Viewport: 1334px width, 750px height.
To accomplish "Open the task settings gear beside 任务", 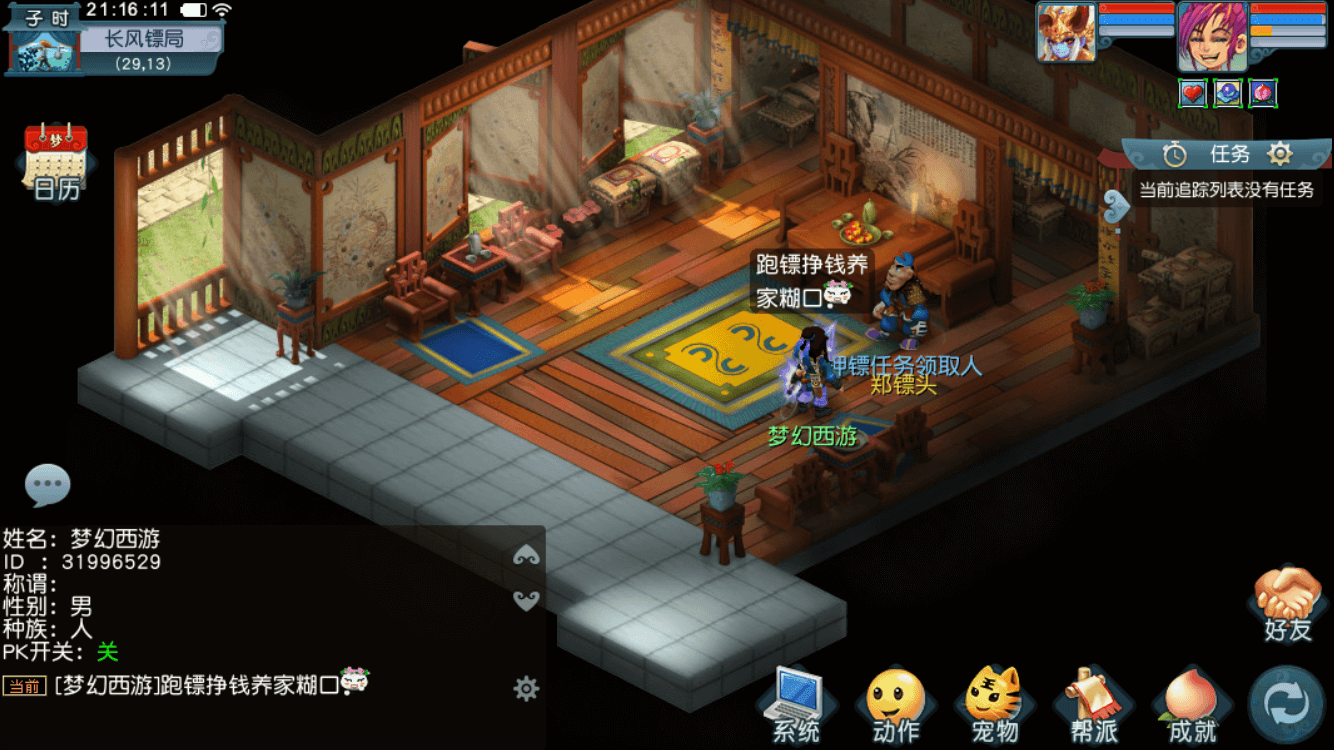I will (x=1278, y=154).
